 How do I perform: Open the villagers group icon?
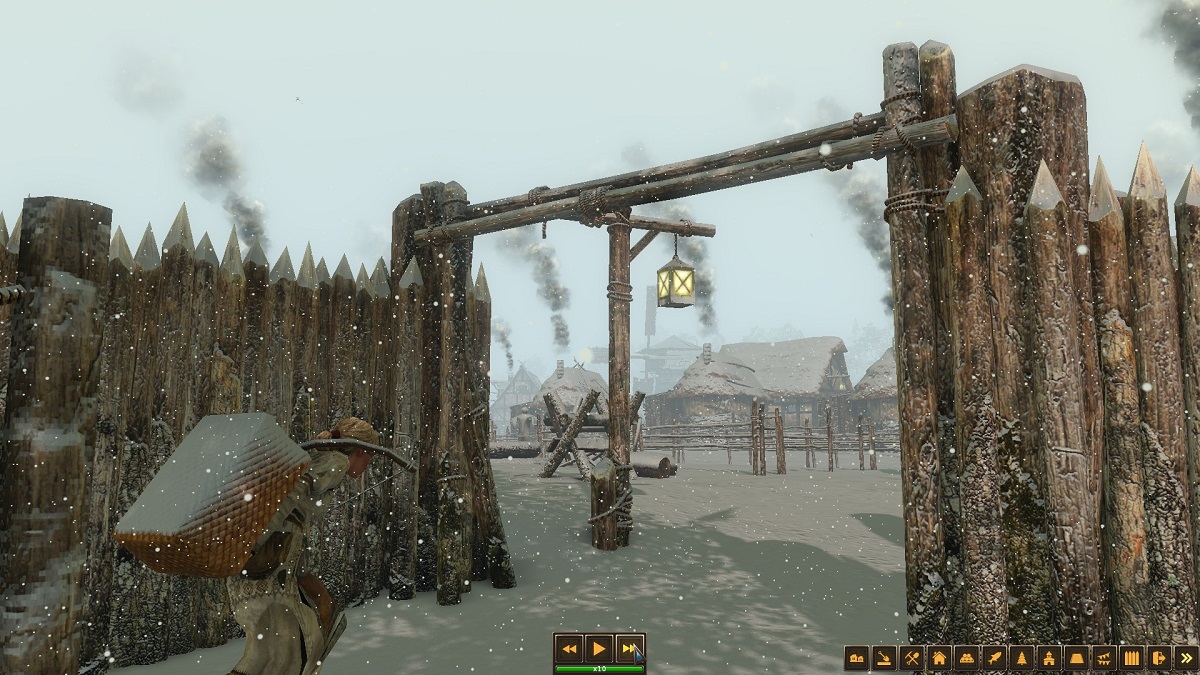click(967, 658)
